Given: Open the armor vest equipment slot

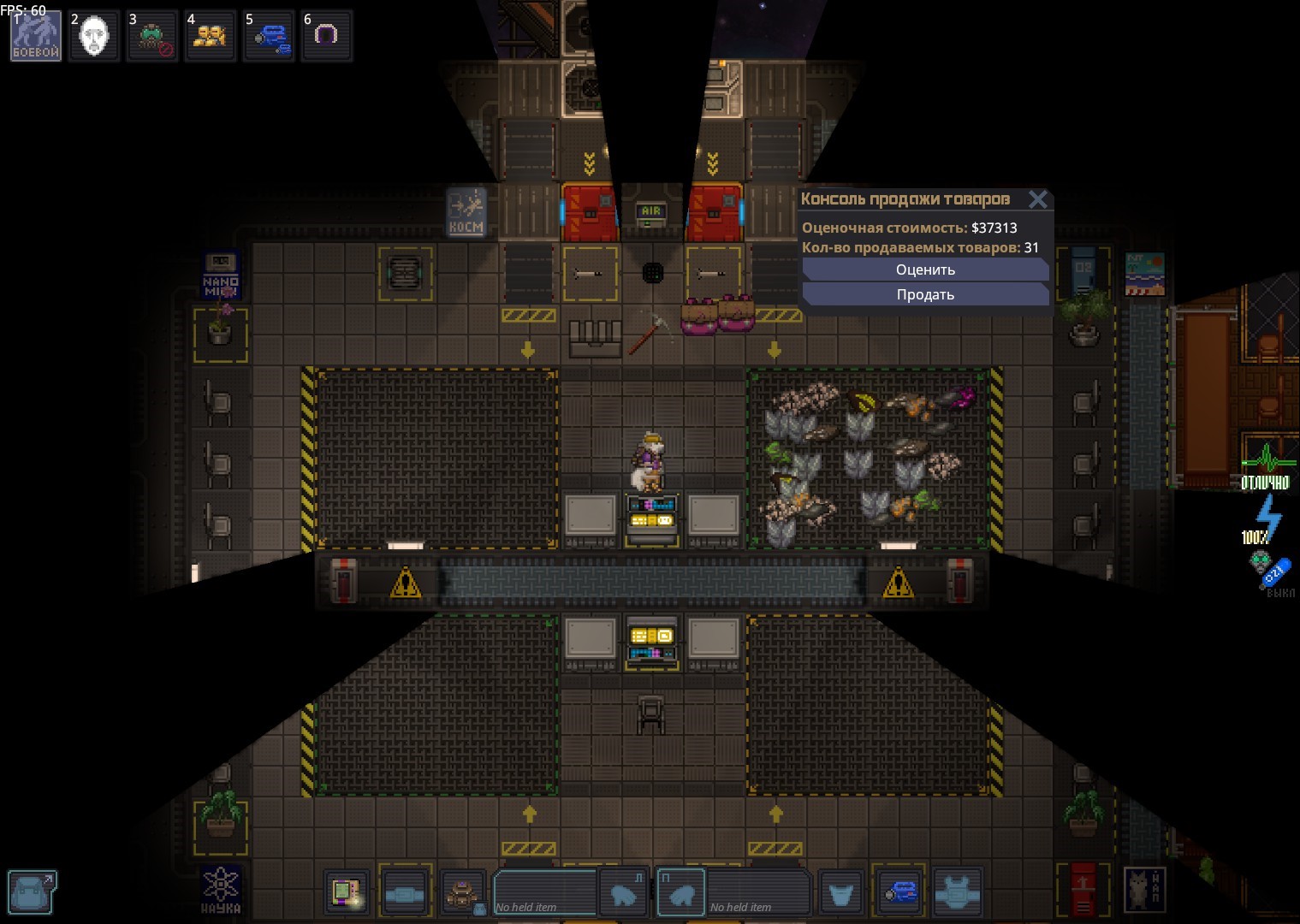Looking at the screenshot, I should (956, 894).
